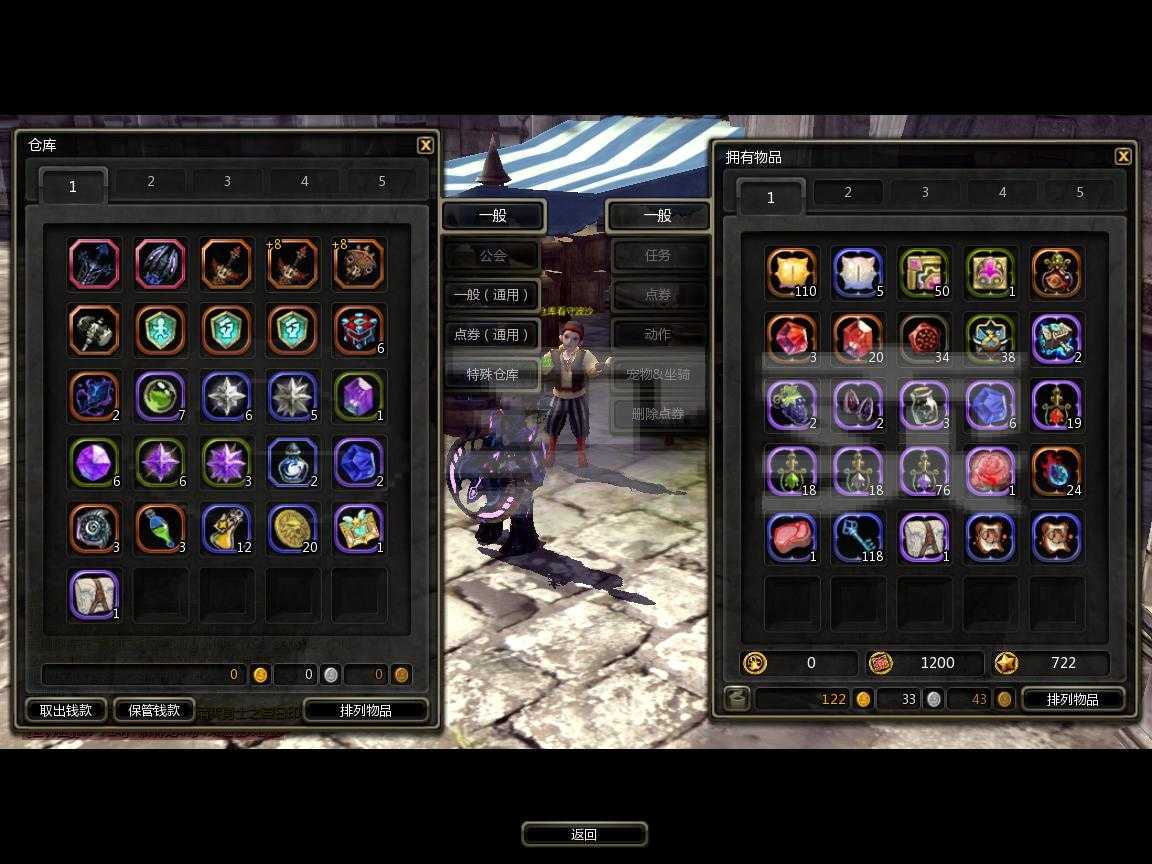Click the 返回 return button
This screenshot has height=864, width=1152.
[584, 834]
